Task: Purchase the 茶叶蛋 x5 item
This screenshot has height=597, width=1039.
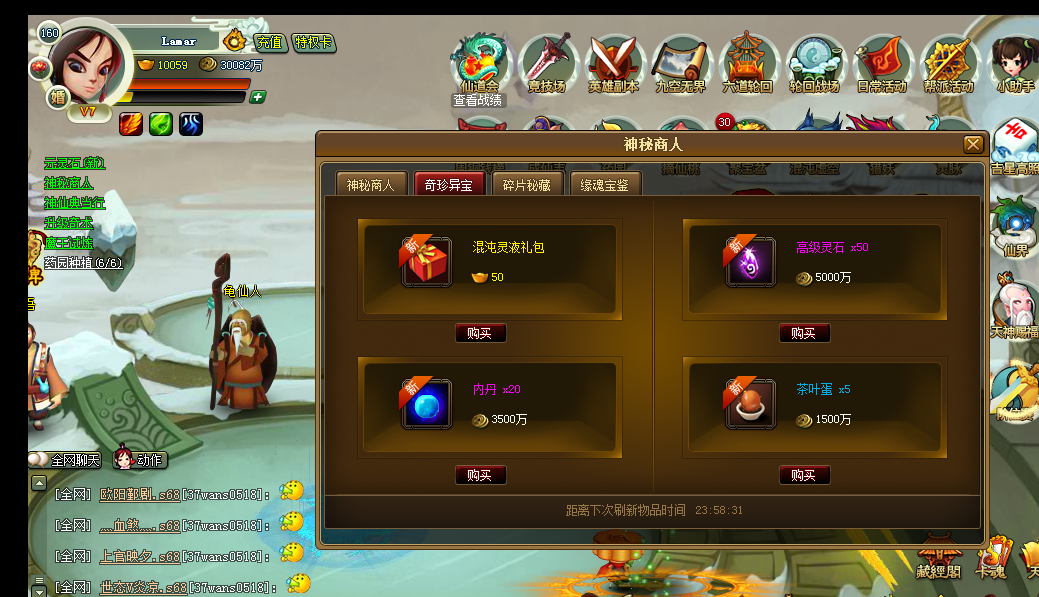Action: coord(804,475)
